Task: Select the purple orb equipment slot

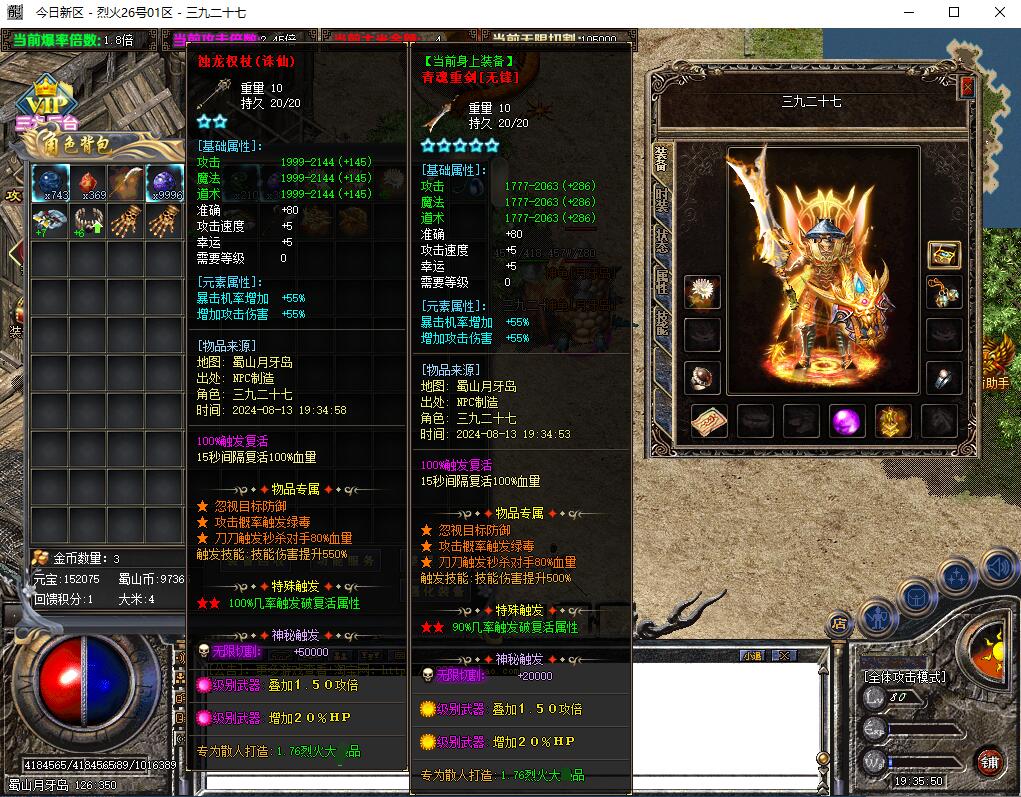Action: pos(848,422)
